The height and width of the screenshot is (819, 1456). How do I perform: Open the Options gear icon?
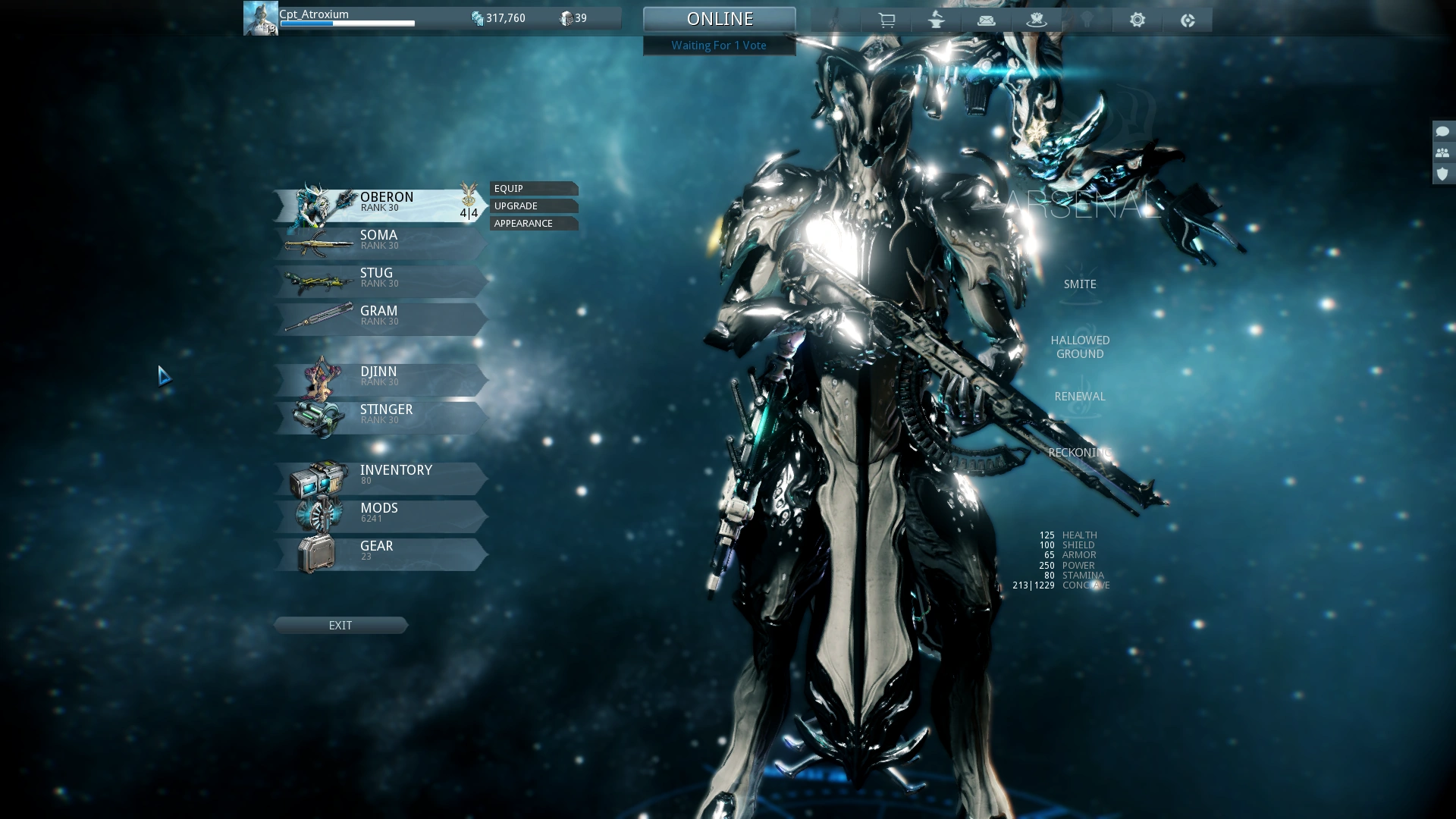pos(1137,20)
